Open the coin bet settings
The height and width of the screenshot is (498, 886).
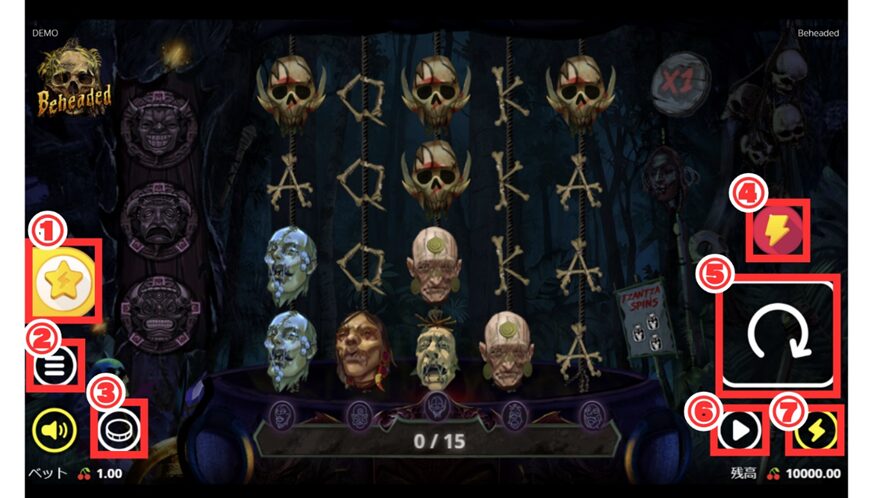point(118,431)
